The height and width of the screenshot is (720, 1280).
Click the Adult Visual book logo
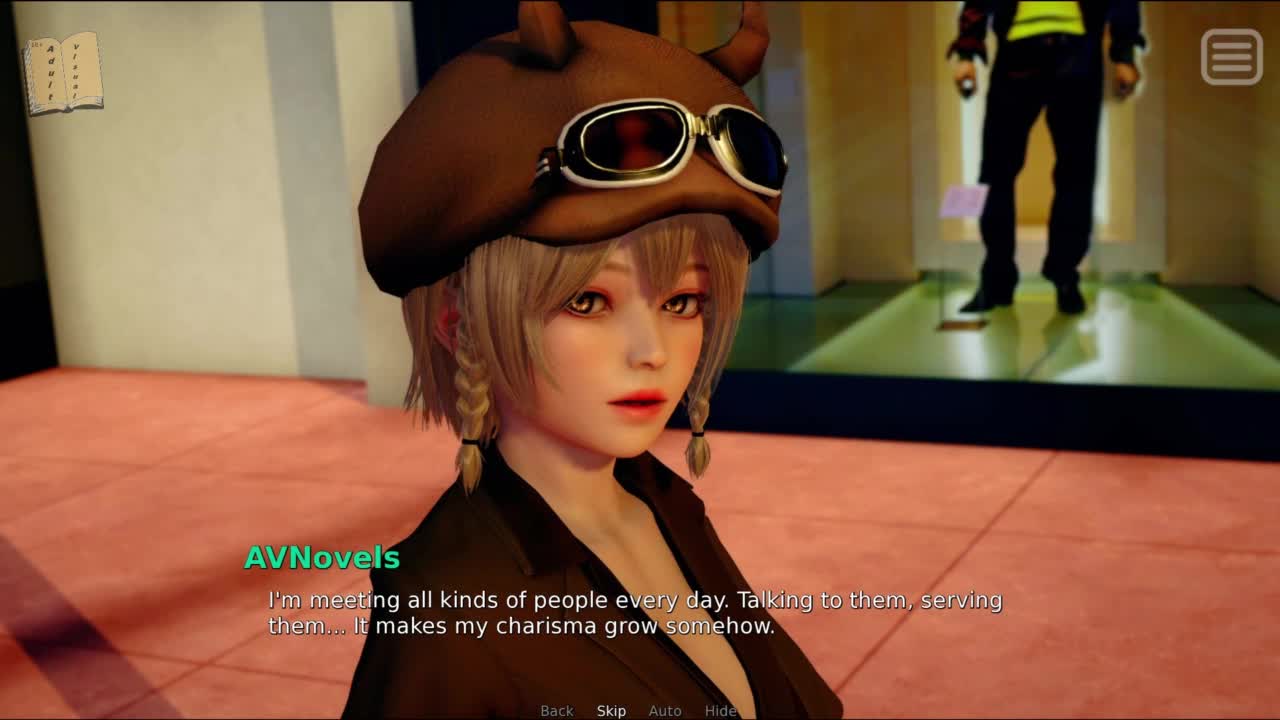tap(63, 73)
